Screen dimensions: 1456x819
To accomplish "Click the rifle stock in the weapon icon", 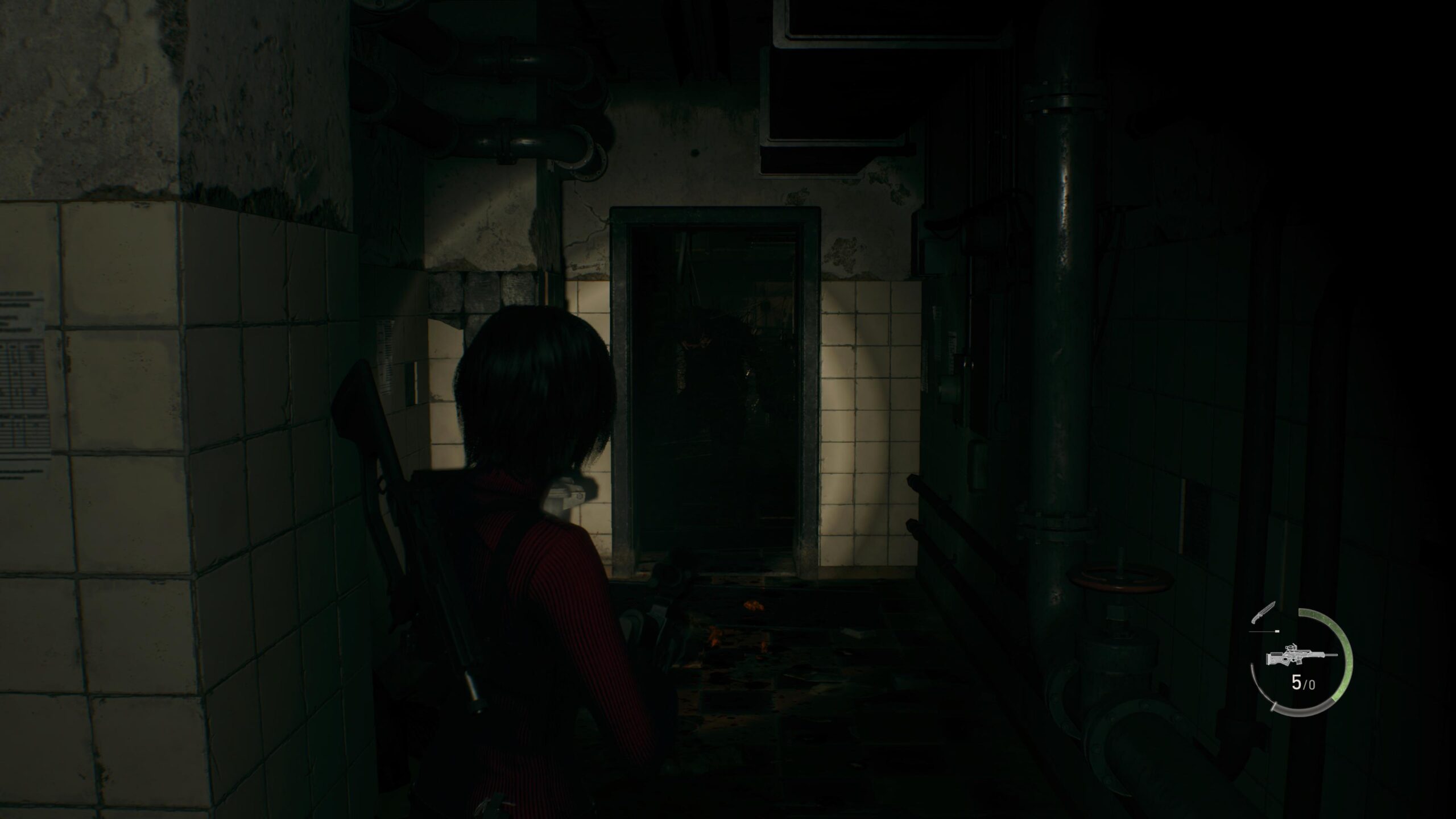I will click(1274, 659).
